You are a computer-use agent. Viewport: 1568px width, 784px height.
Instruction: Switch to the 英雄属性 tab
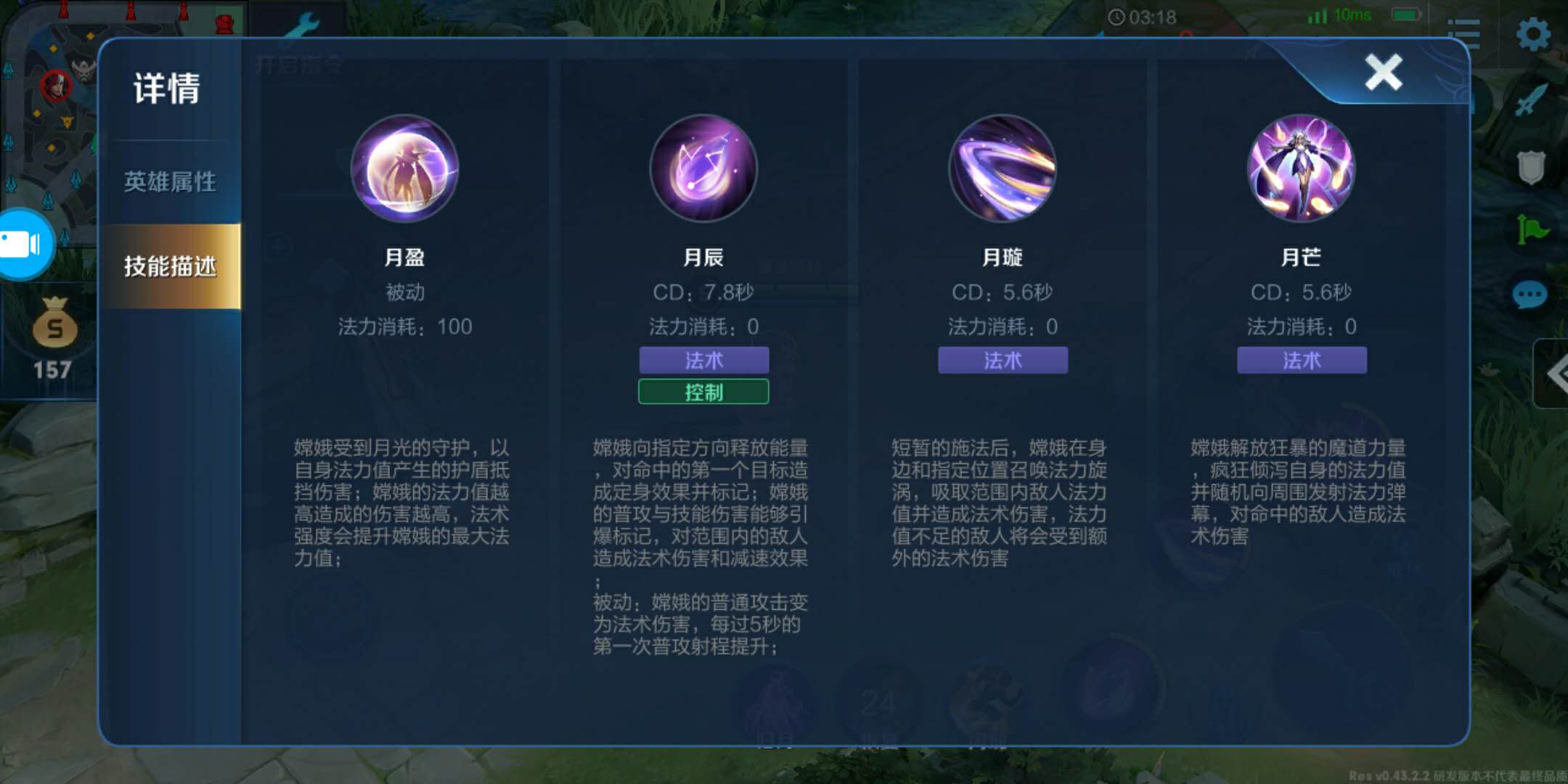tap(170, 181)
